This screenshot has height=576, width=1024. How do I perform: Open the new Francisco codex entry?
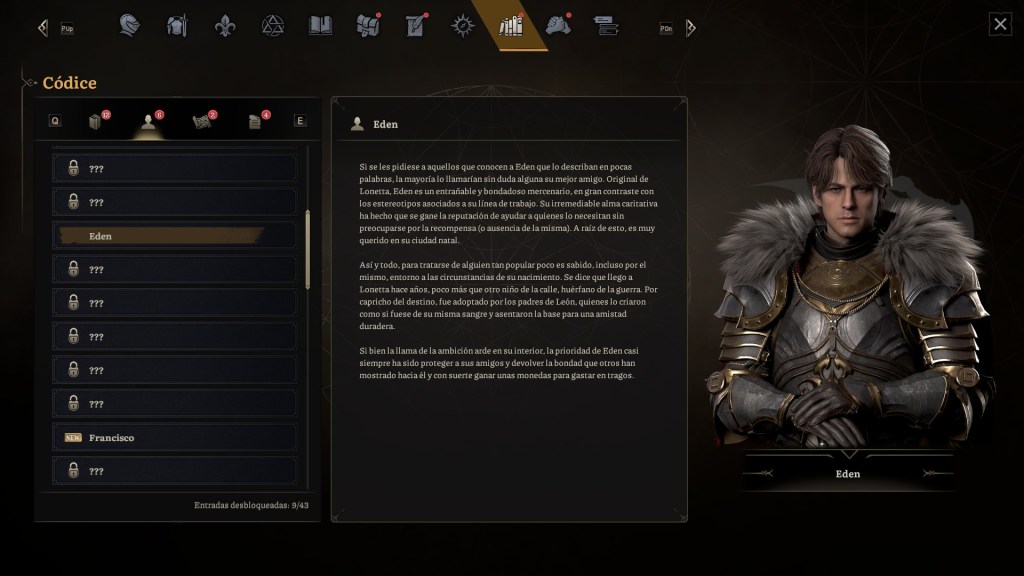click(x=174, y=438)
